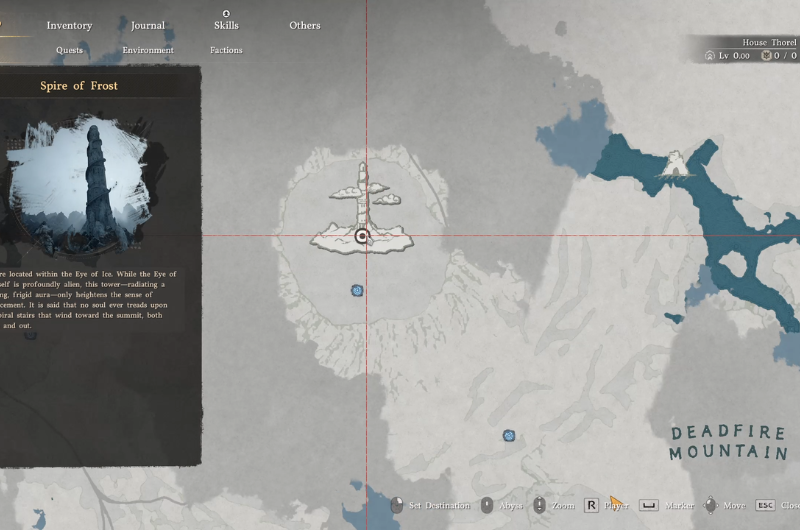800x530 pixels.
Task: Switch to the Journal tab
Action: (x=148, y=25)
